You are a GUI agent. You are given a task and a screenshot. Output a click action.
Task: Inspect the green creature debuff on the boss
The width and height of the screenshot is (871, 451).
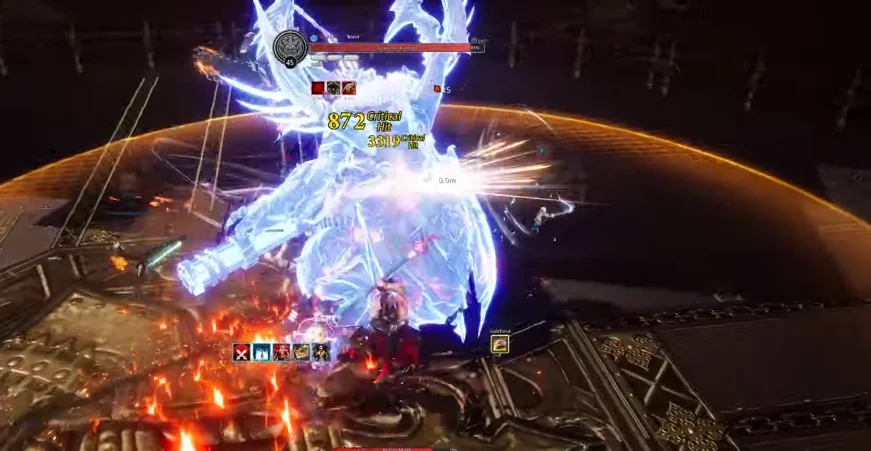point(333,89)
